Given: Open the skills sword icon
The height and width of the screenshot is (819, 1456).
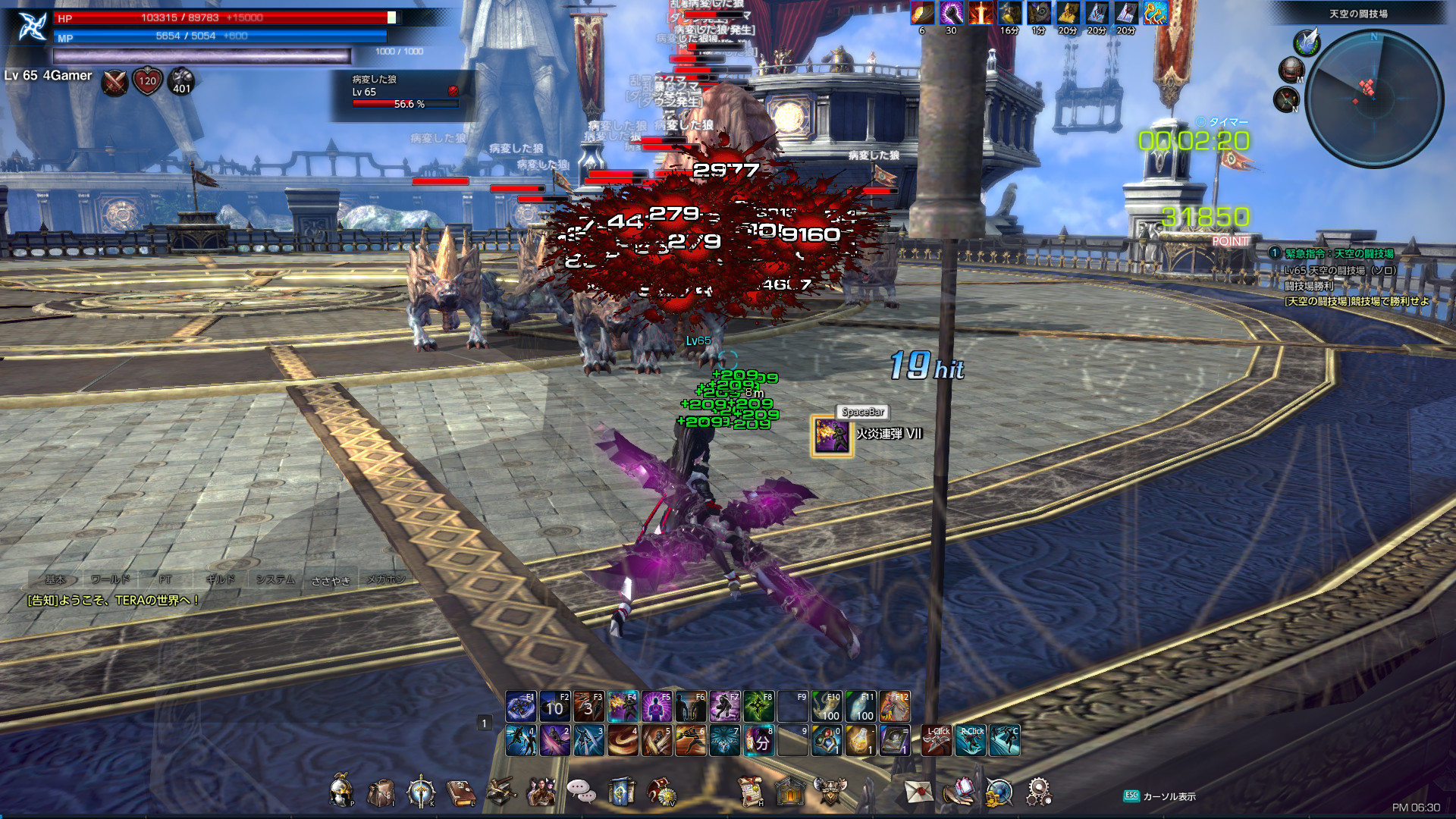Looking at the screenshot, I should [420, 792].
